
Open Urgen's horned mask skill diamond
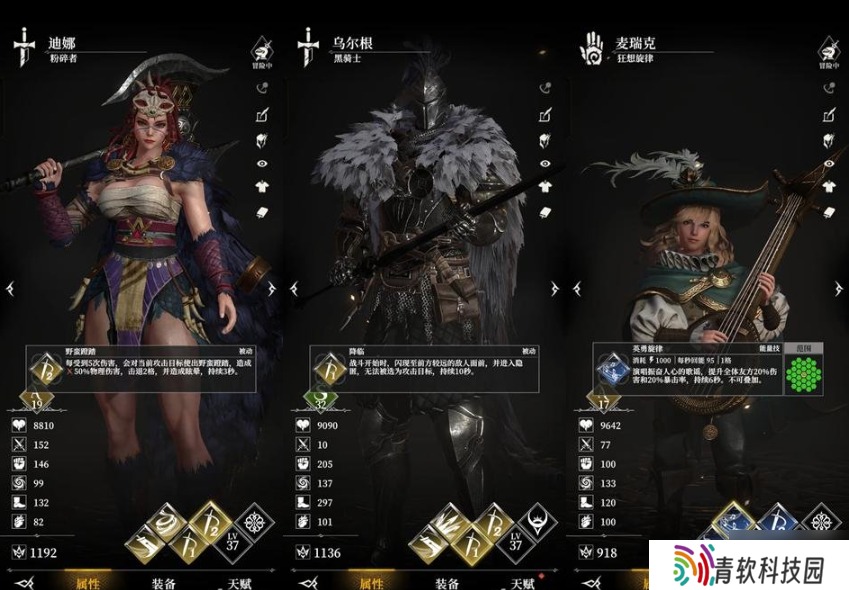click(537, 524)
